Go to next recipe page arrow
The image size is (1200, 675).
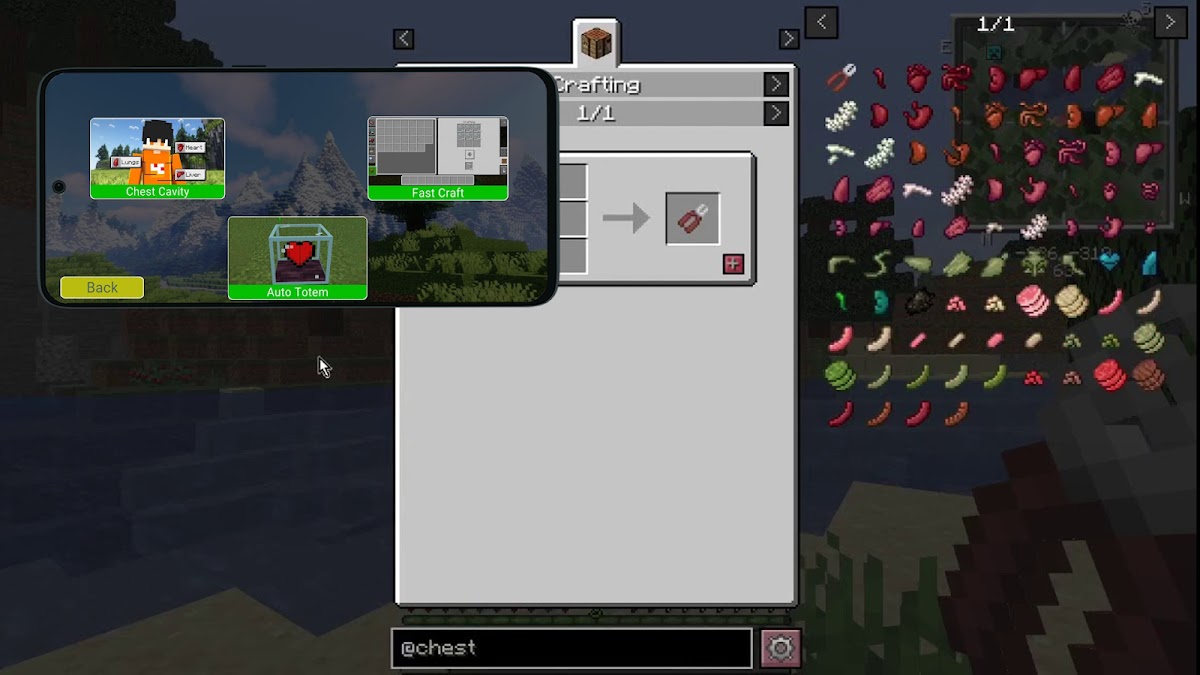[776, 113]
